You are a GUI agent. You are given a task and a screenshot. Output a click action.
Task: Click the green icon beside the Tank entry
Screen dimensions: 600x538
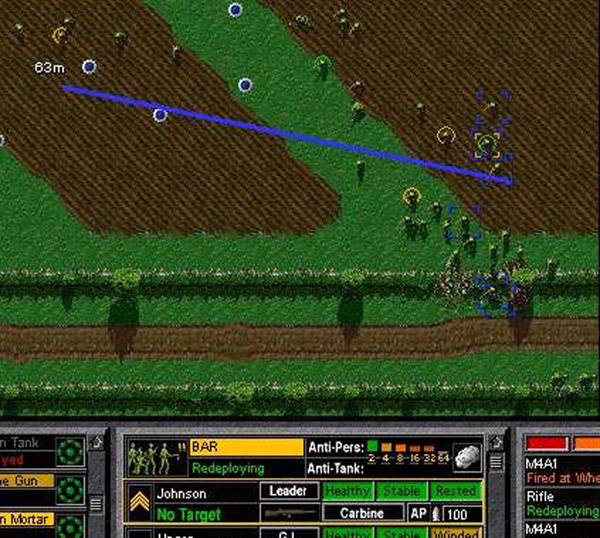[71, 451]
